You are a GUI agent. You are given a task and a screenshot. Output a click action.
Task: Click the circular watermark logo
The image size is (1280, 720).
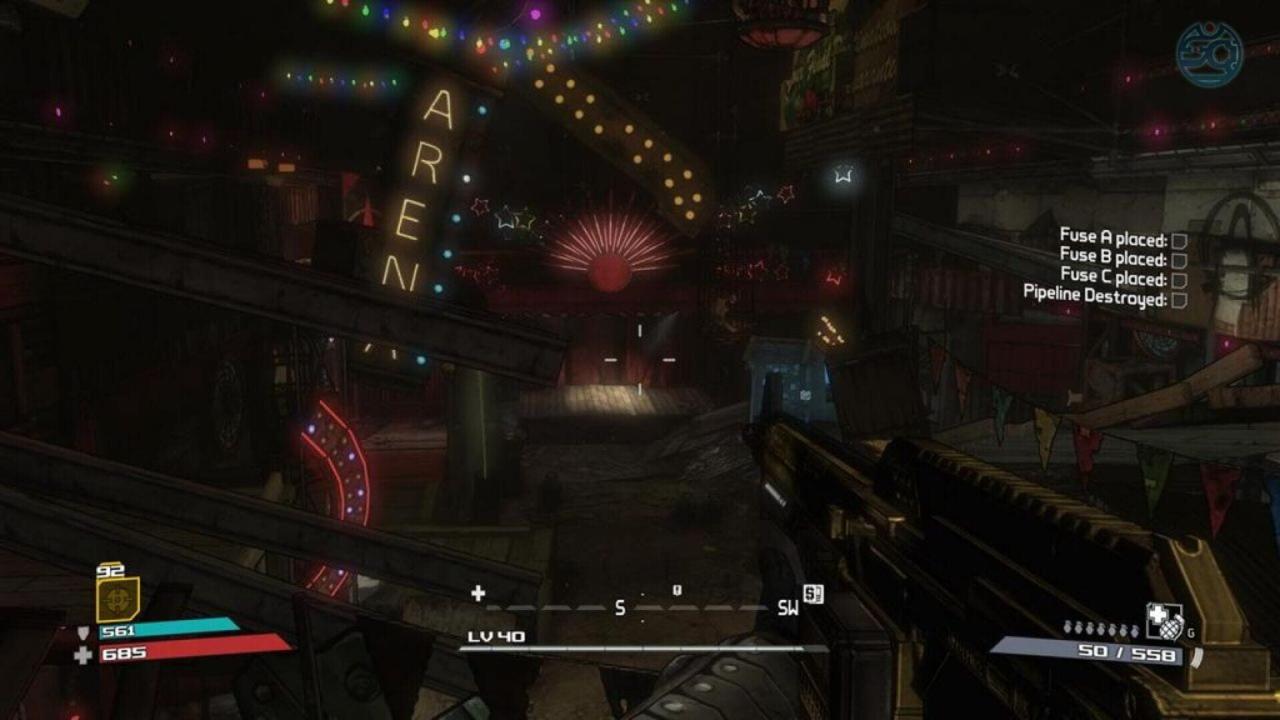click(x=1209, y=54)
